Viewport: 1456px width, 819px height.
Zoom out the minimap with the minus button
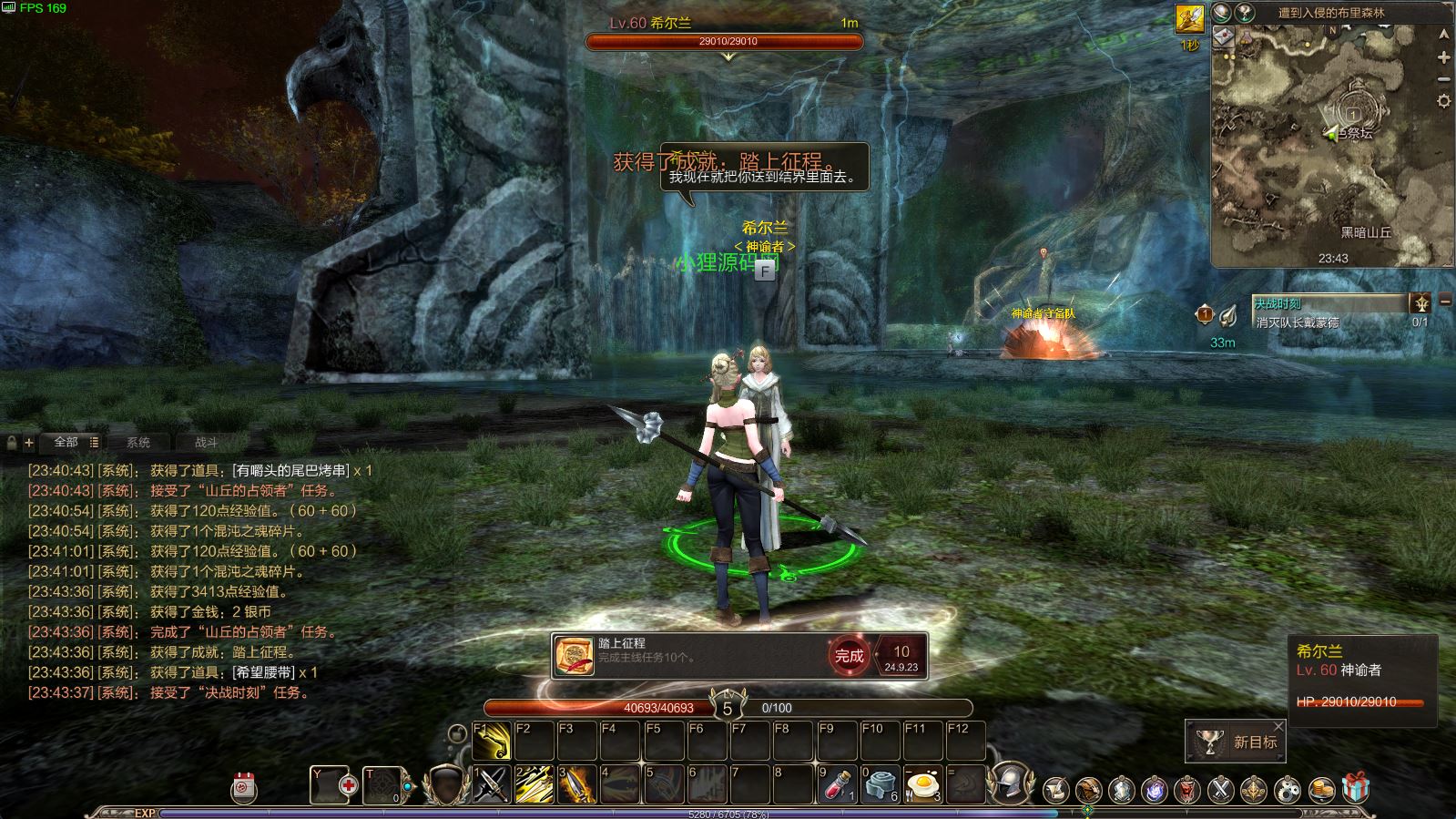(x=1443, y=79)
